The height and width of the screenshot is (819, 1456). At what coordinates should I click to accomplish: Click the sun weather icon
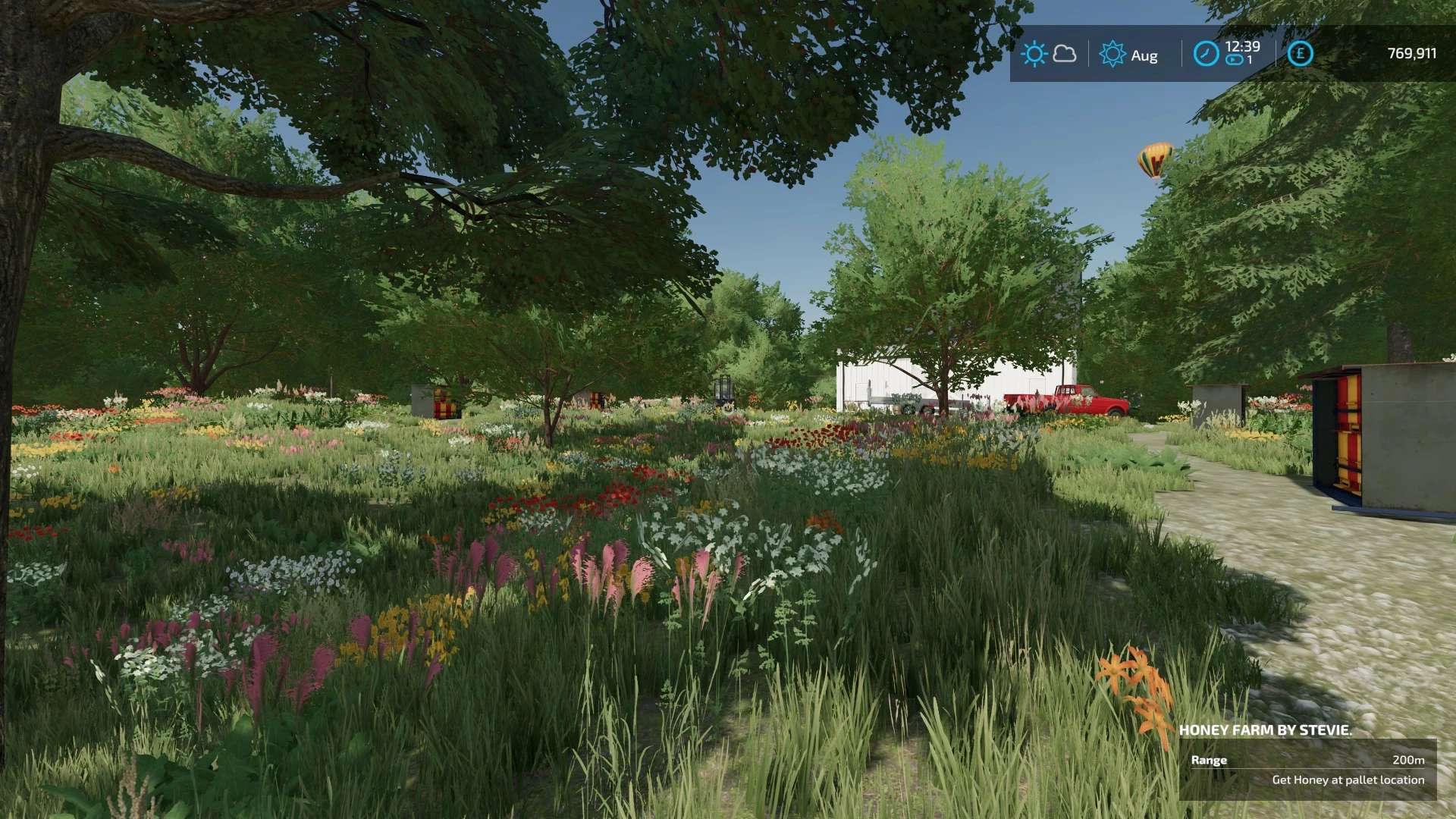coord(1034,54)
